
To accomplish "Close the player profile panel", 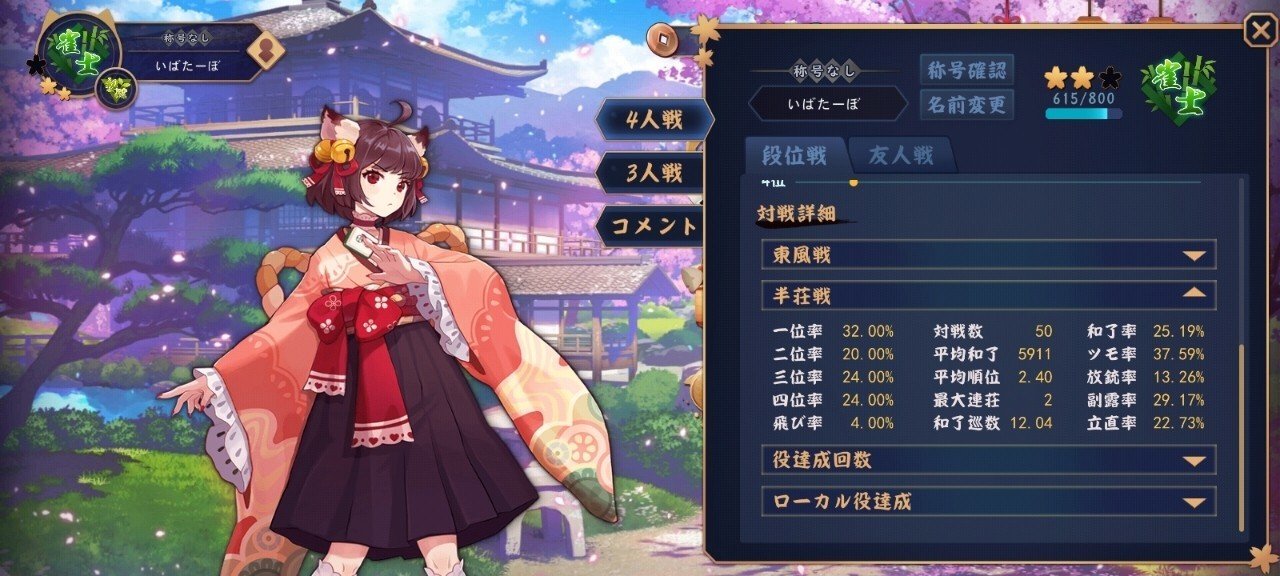I will tap(1259, 31).
